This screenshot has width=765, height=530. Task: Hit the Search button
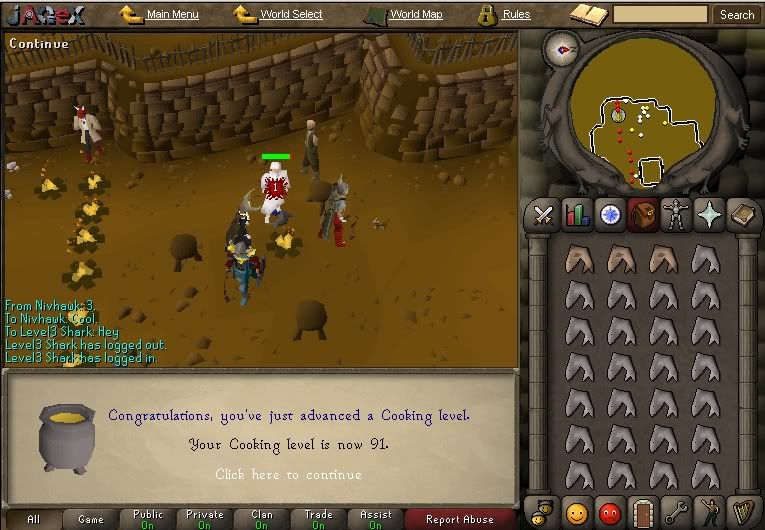pyautogui.click(x=737, y=15)
